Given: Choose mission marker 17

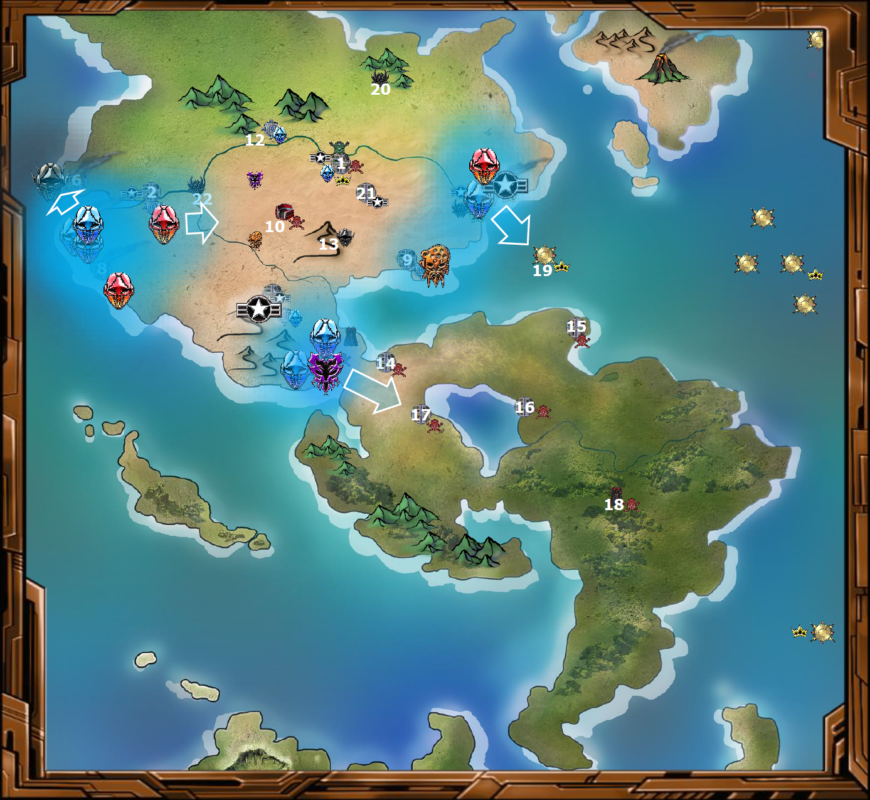Looking at the screenshot, I should point(425,418).
